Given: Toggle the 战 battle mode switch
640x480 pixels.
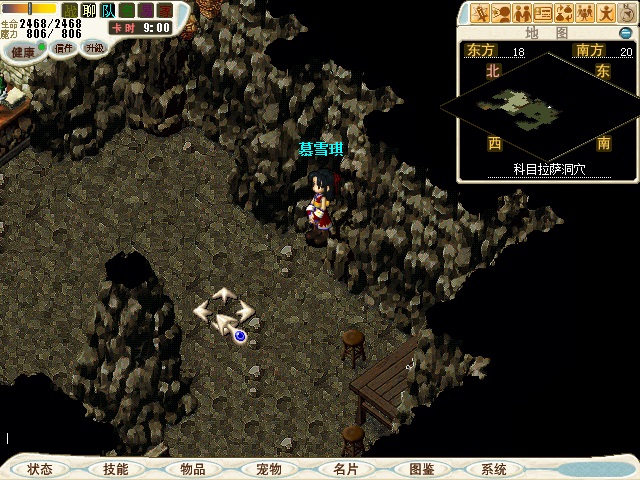Looking at the screenshot, I should [70, 10].
